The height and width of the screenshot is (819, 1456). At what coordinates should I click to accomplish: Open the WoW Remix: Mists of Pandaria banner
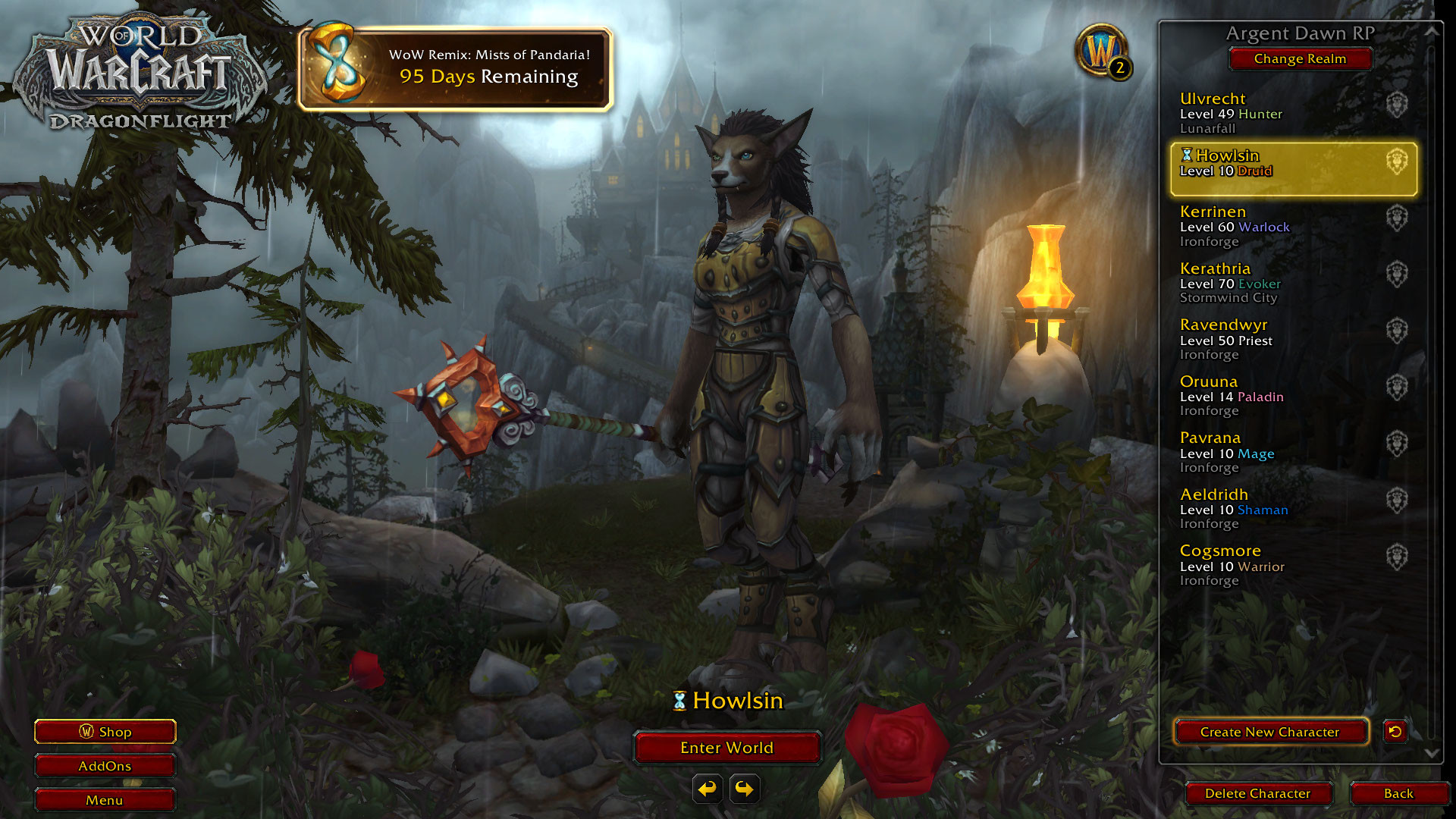(455, 68)
